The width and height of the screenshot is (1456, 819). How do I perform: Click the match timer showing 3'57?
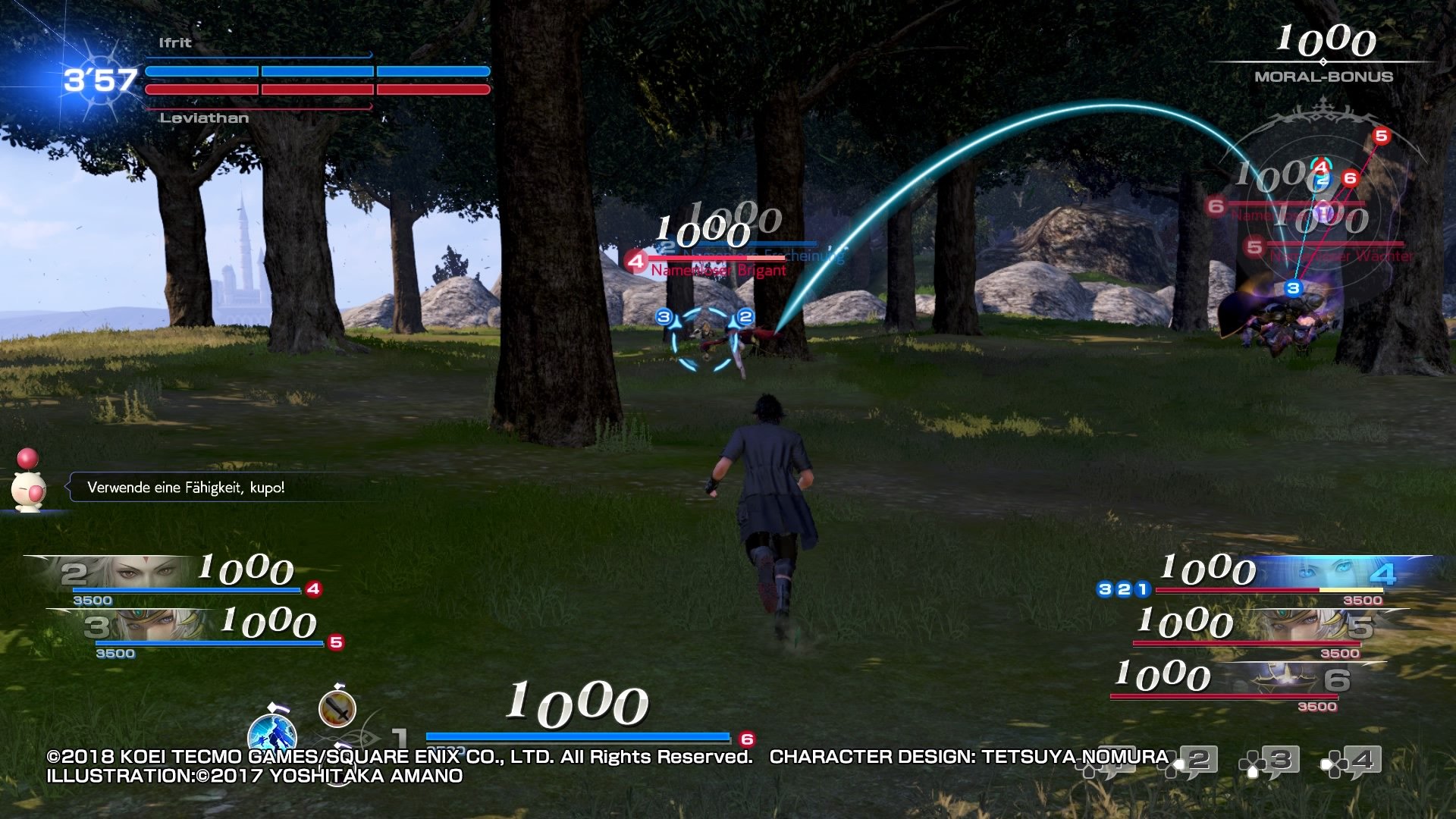(x=101, y=78)
